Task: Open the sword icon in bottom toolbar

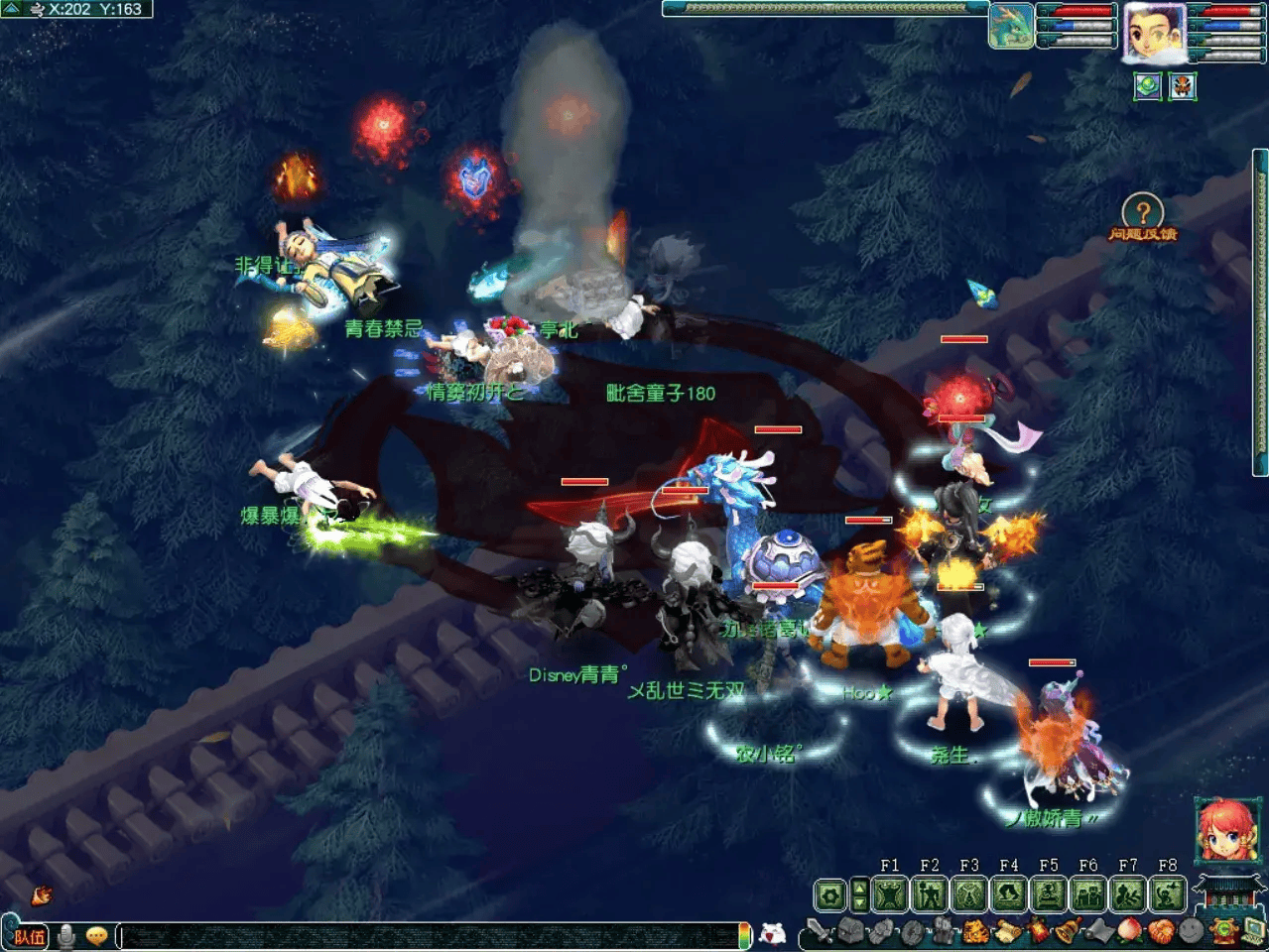Action: point(820,932)
